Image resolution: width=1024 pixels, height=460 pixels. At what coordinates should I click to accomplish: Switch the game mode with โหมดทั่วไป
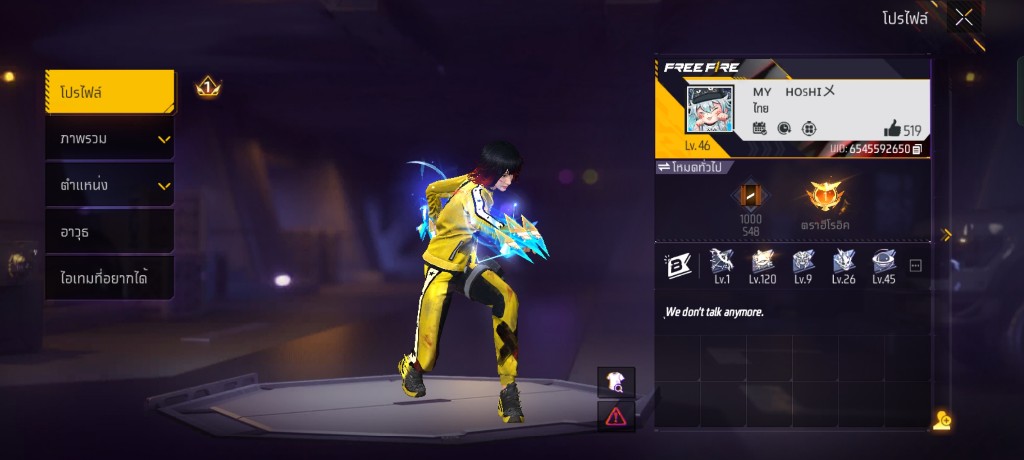(x=692, y=167)
